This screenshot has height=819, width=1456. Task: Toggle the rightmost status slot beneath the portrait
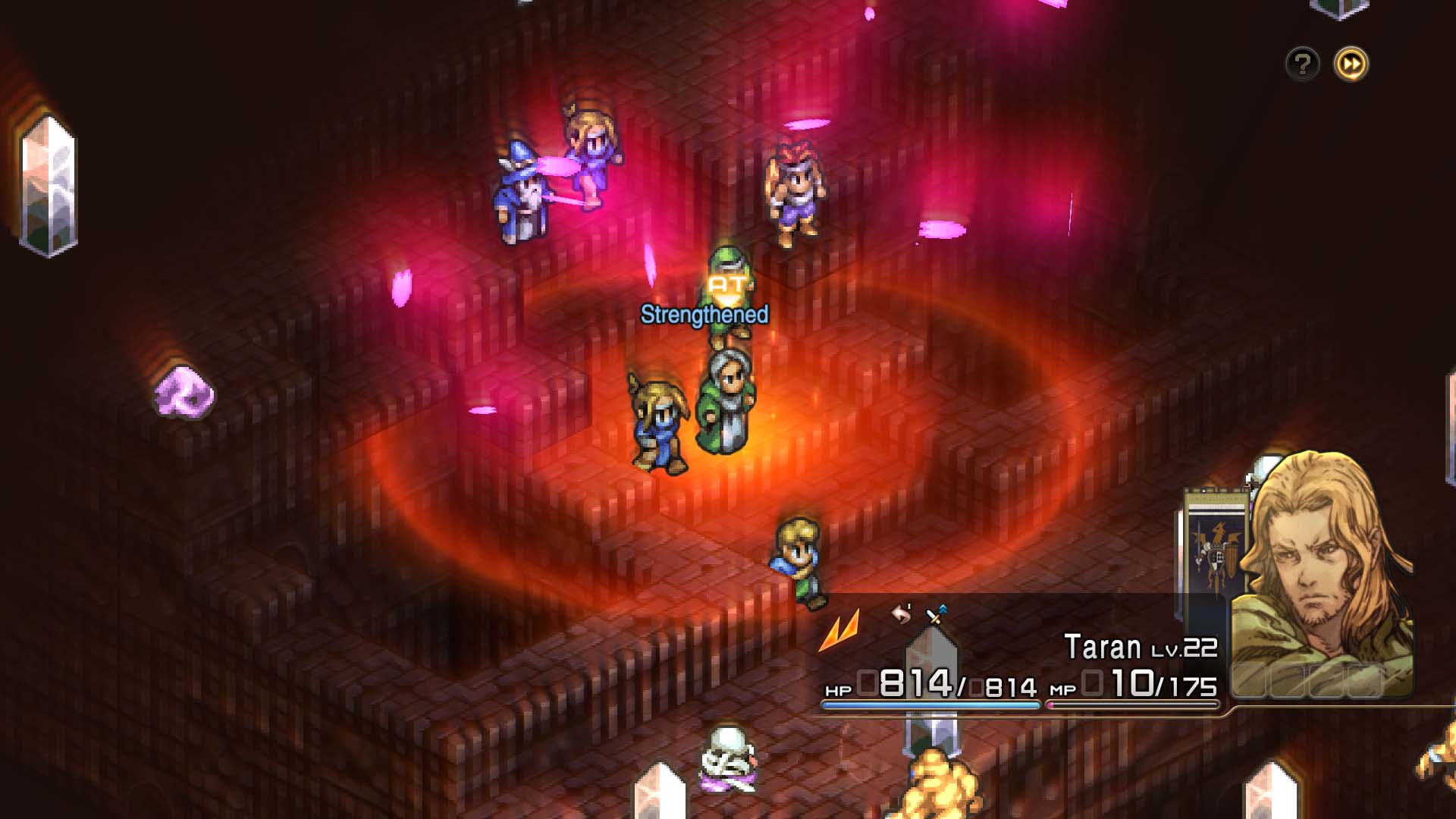tap(1364, 681)
